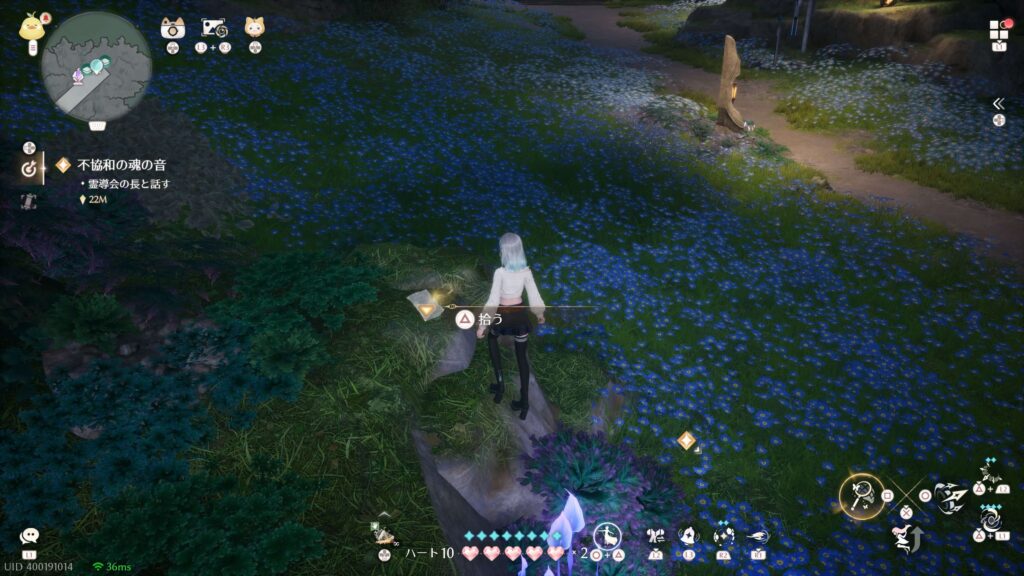Viewport: 1024px width, 576px height.
Task: Choose the butterfly ribbon skill icon
Action: (656, 537)
